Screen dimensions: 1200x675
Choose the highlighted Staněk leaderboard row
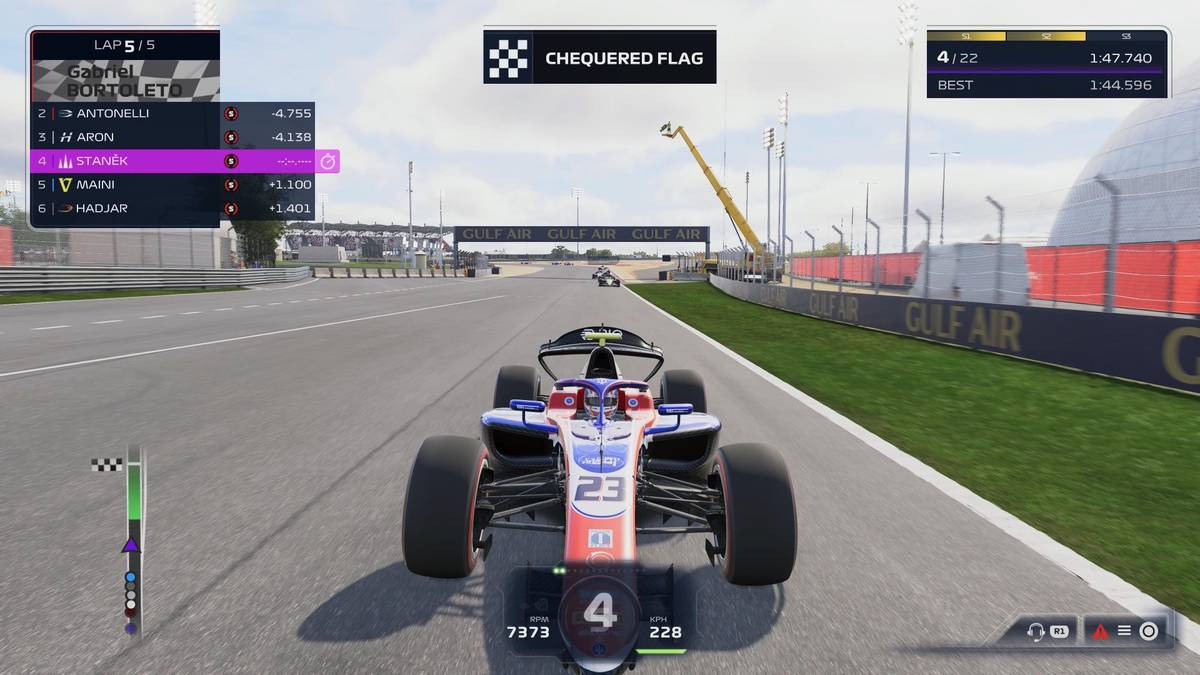170,161
